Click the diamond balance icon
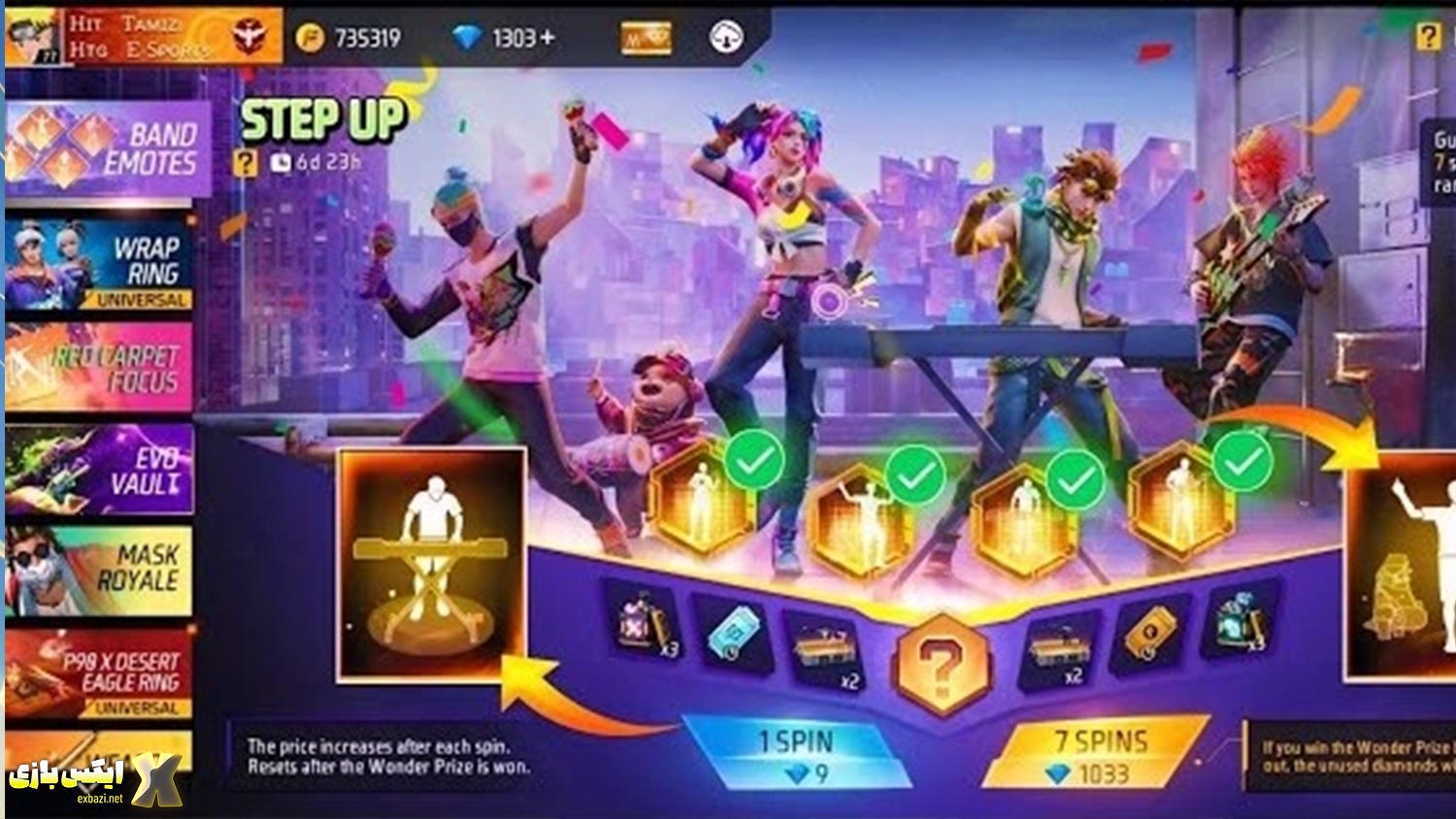The image size is (1456, 819). (x=468, y=37)
